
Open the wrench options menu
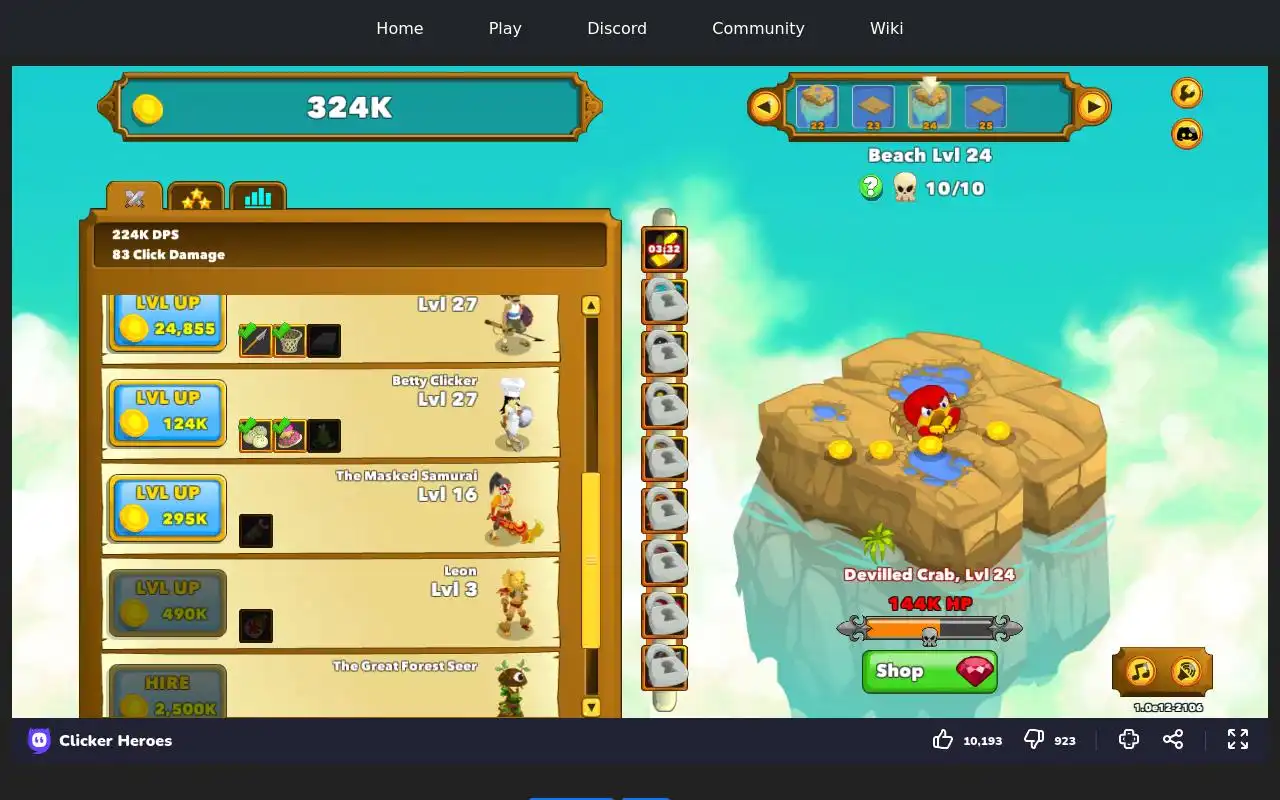pos(1187,93)
